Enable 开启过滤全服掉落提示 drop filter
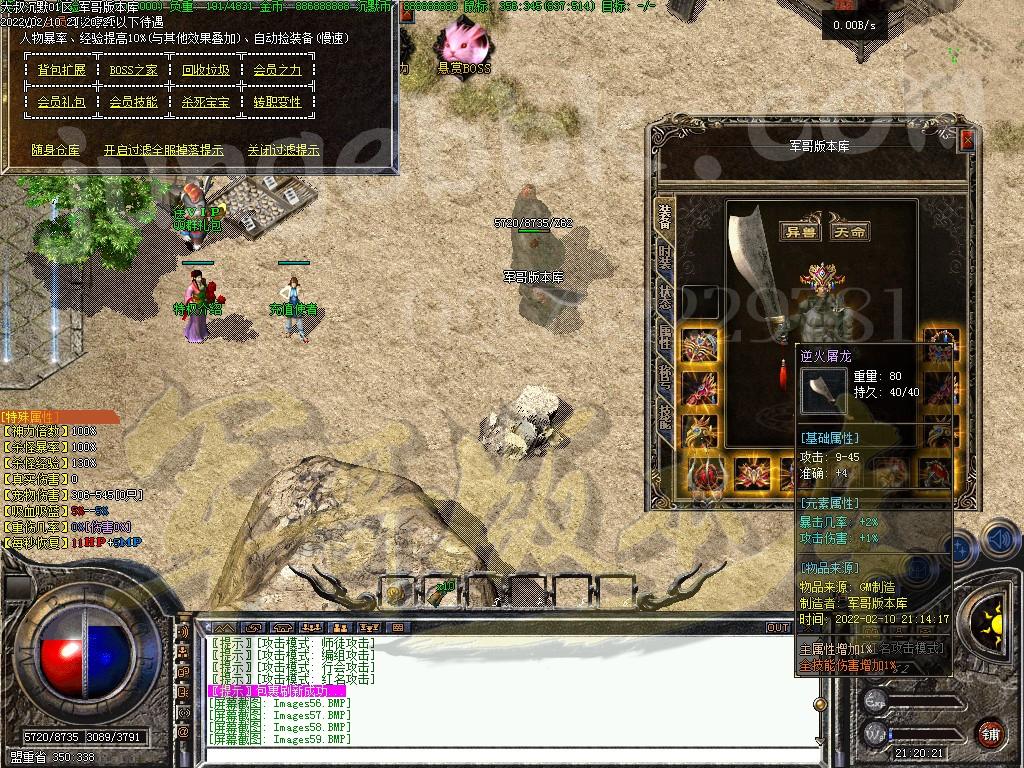Image resolution: width=1024 pixels, height=768 pixels. [164, 150]
